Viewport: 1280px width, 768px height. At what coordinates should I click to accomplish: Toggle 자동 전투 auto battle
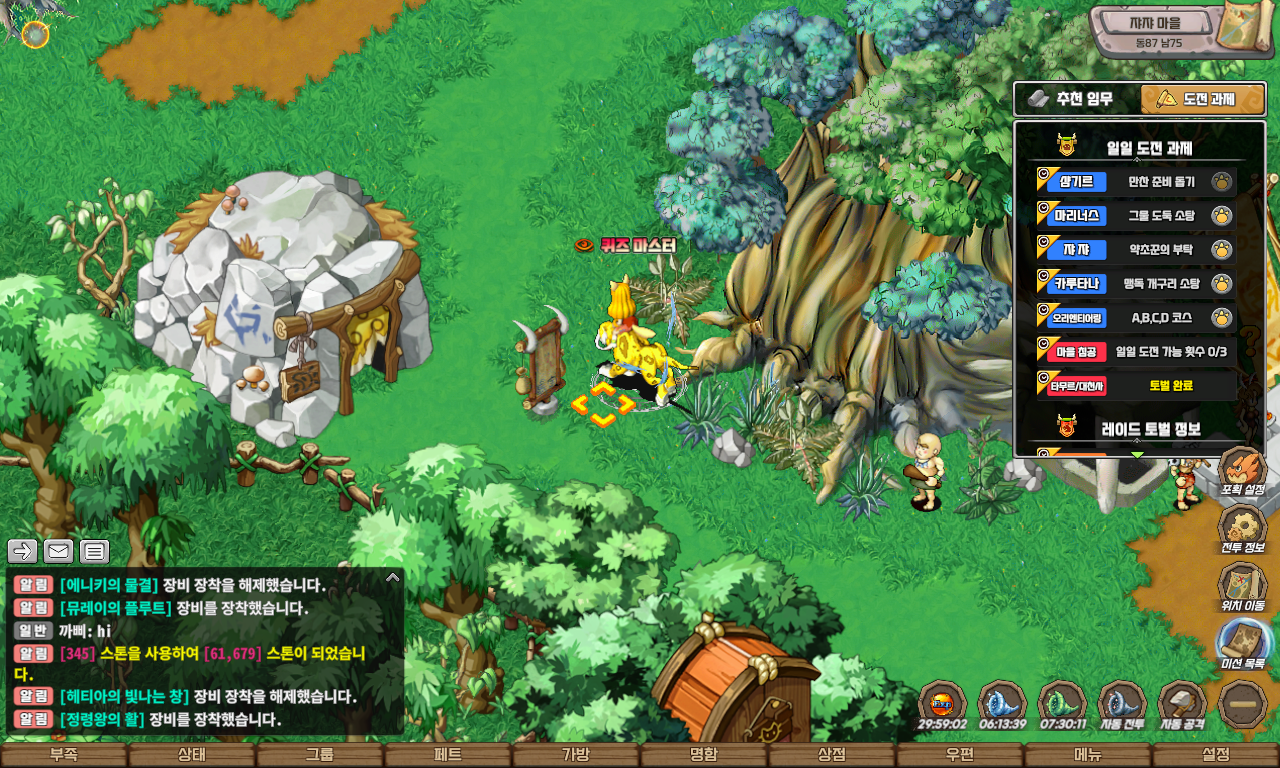click(1122, 705)
